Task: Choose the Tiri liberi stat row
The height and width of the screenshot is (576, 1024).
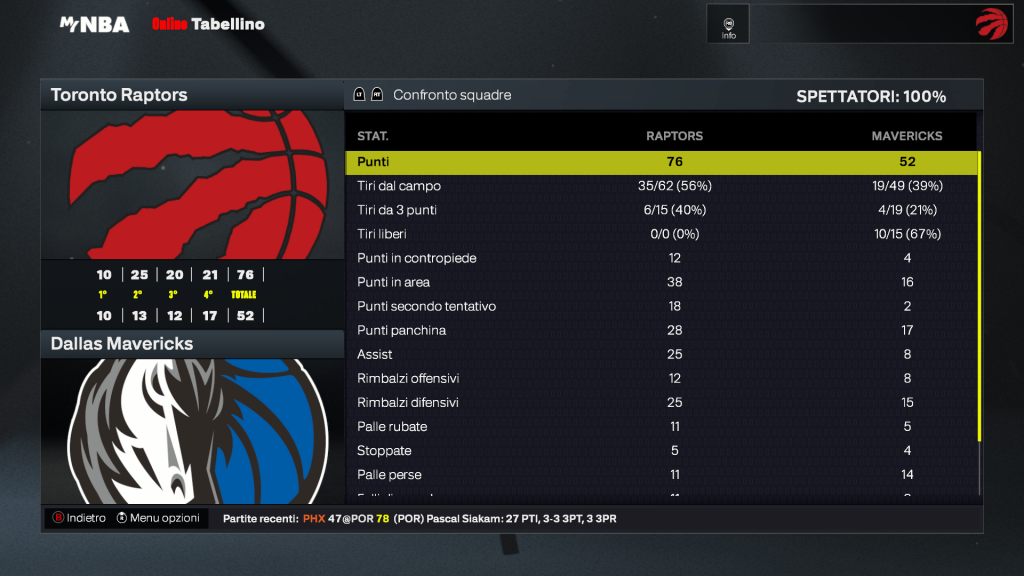Action: tap(660, 234)
